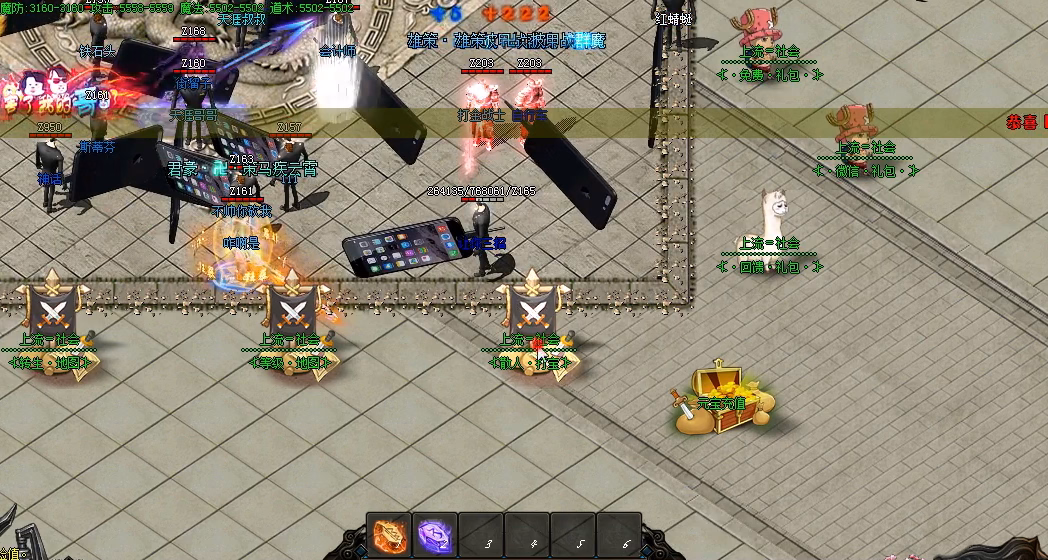Select the empty hotbar slot numbered 4
The image size is (1048, 560).
click(528, 534)
